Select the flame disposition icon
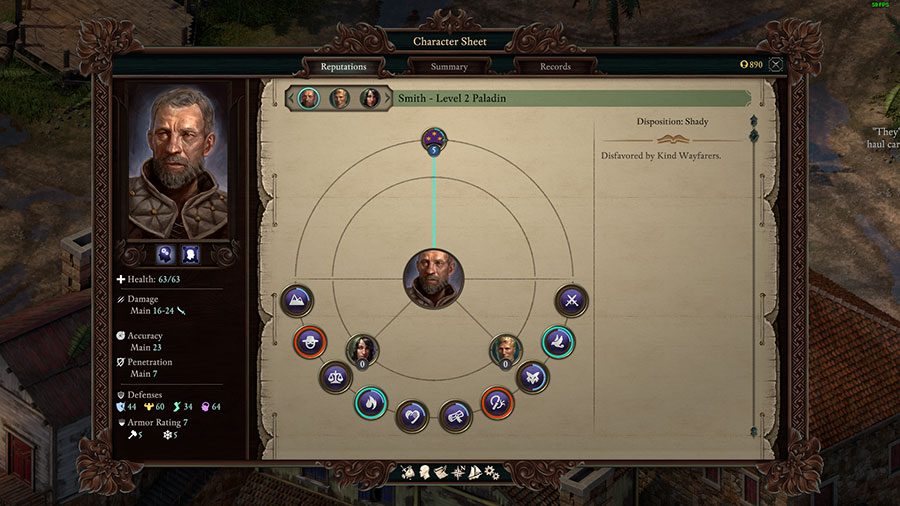This screenshot has width=900, height=506. point(370,403)
